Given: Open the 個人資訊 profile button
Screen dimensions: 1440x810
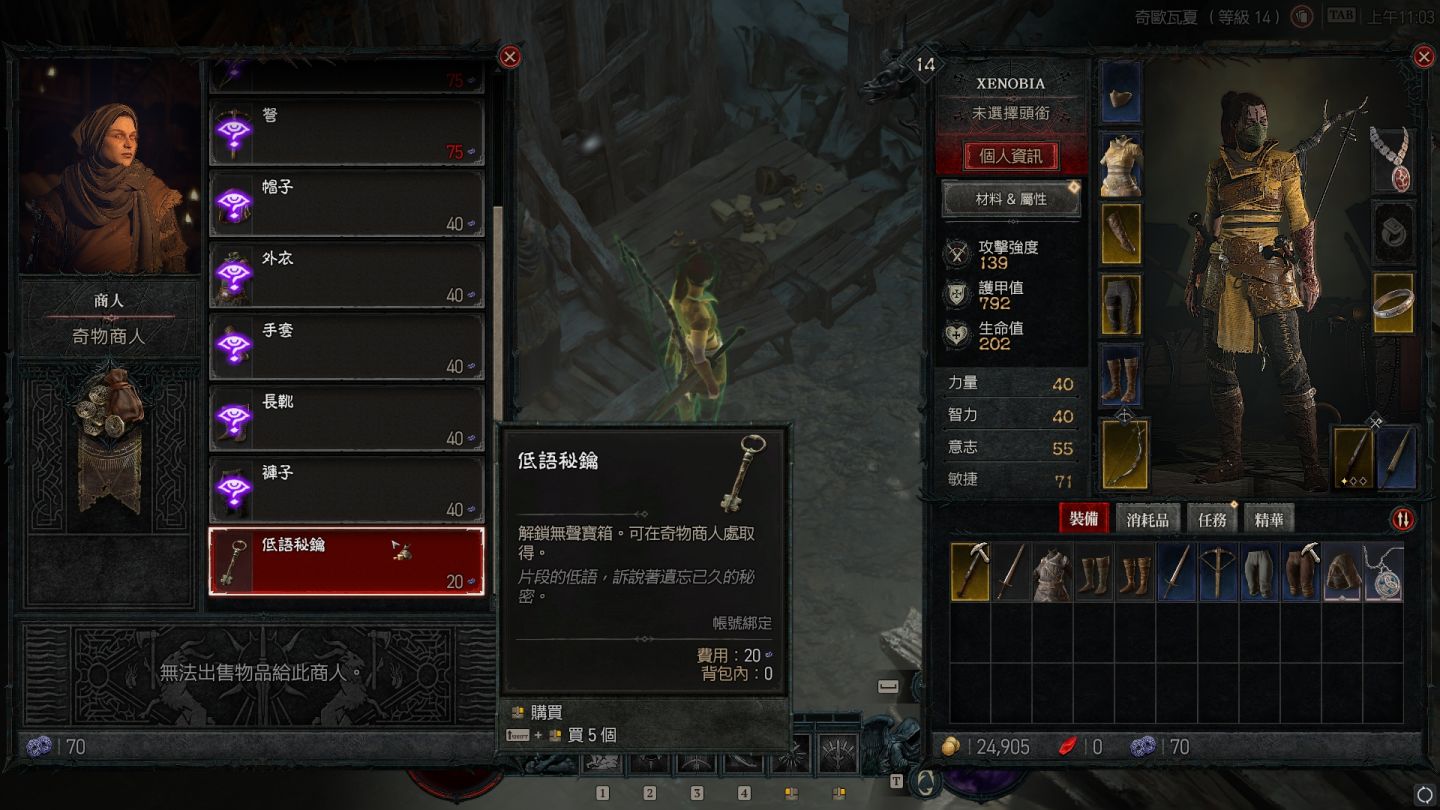Looking at the screenshot, I should (x=1010, y=156).
